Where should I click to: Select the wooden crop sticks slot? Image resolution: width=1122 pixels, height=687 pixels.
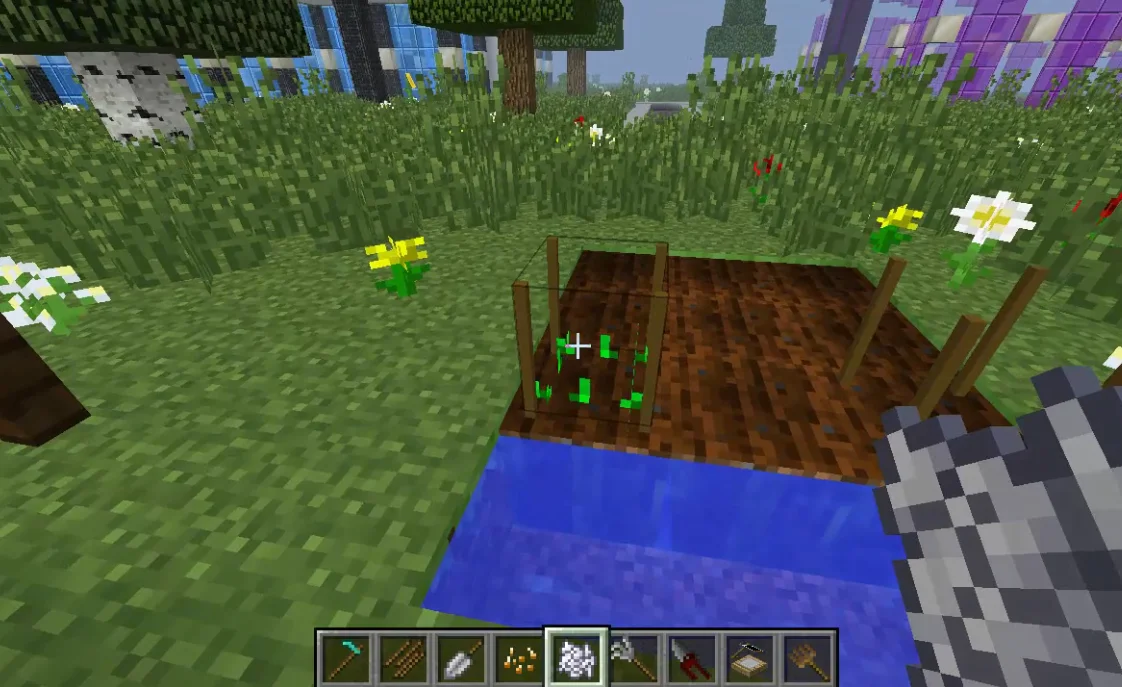click(404, 659)
